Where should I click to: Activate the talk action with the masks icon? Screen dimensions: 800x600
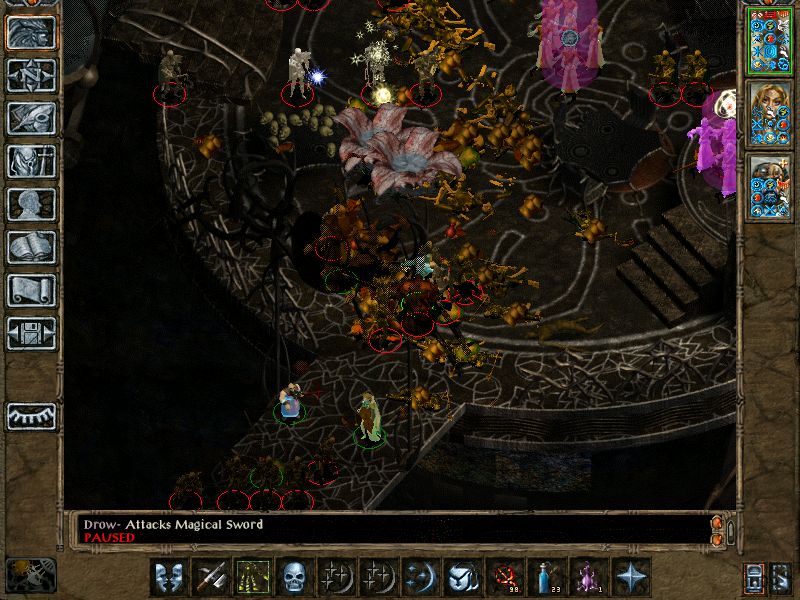pos(169,577)
